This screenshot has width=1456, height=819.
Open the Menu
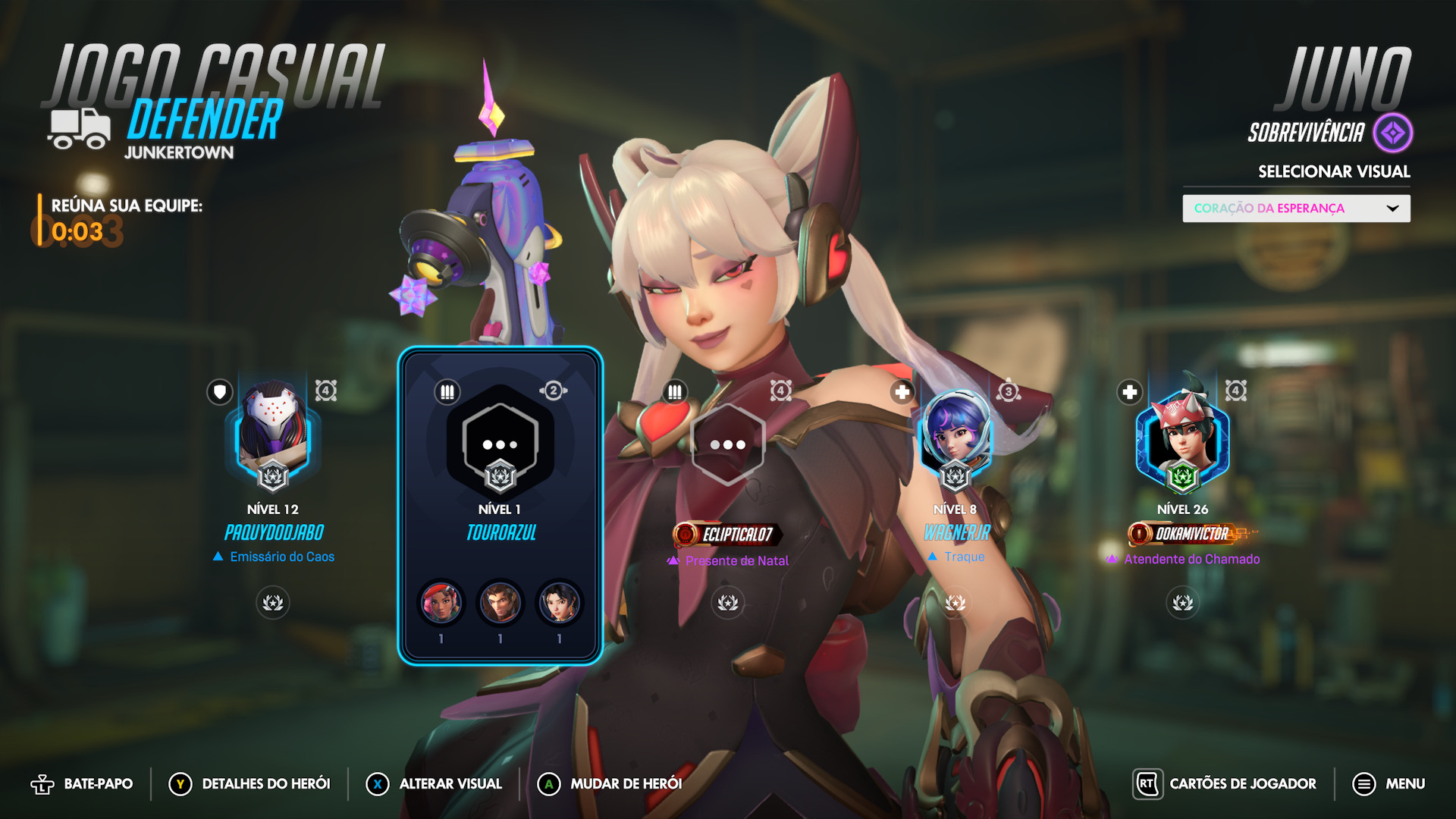[x=1389, y=784]
